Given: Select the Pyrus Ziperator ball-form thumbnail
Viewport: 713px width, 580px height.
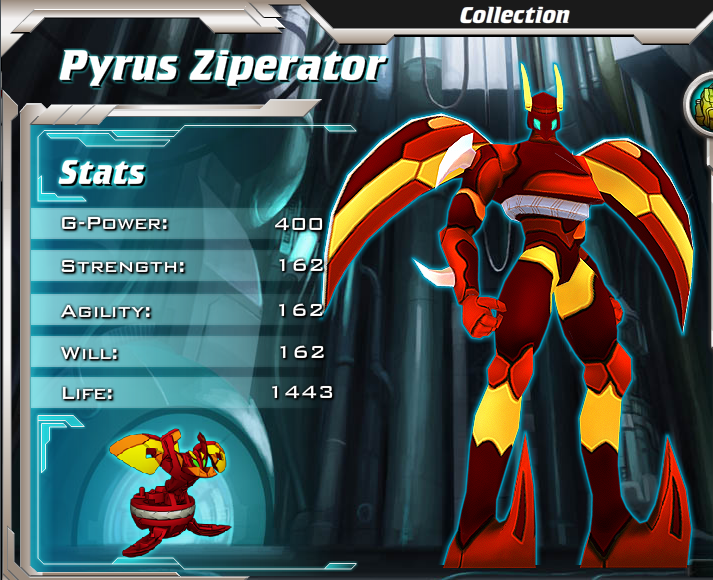Looking at the screenshot, I should 167,493.
